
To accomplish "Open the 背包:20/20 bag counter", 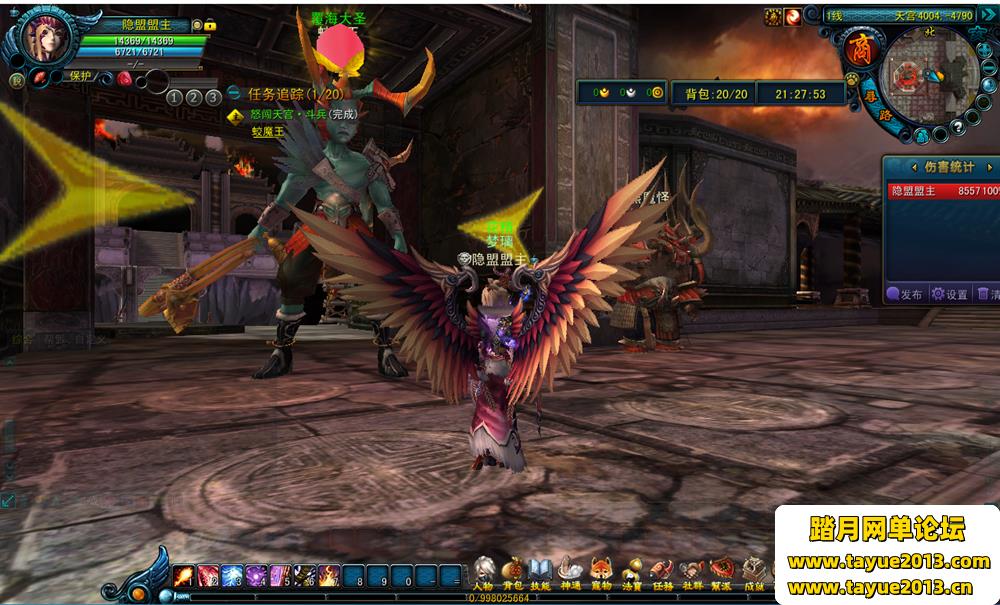I will point(715,94).
